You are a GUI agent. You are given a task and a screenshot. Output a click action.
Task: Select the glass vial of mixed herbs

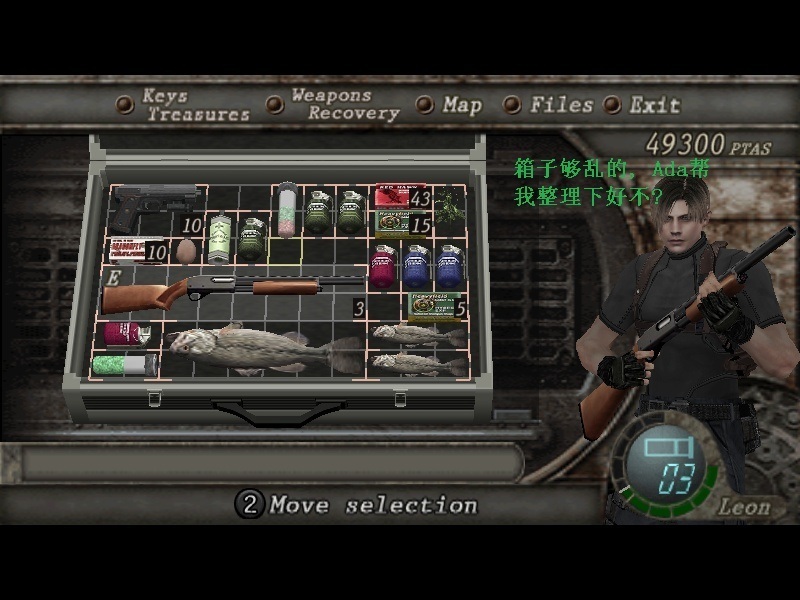[288, 208]
